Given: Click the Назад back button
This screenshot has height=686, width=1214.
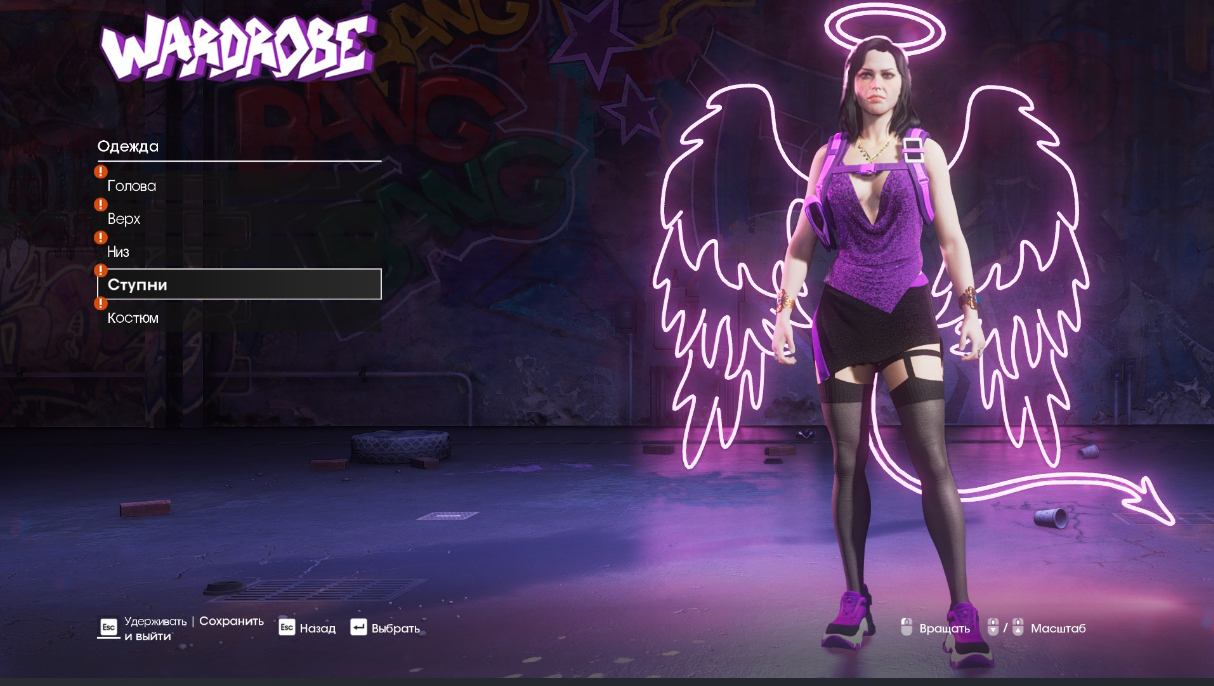Looking at the screenshot, I should click(308, 628).
